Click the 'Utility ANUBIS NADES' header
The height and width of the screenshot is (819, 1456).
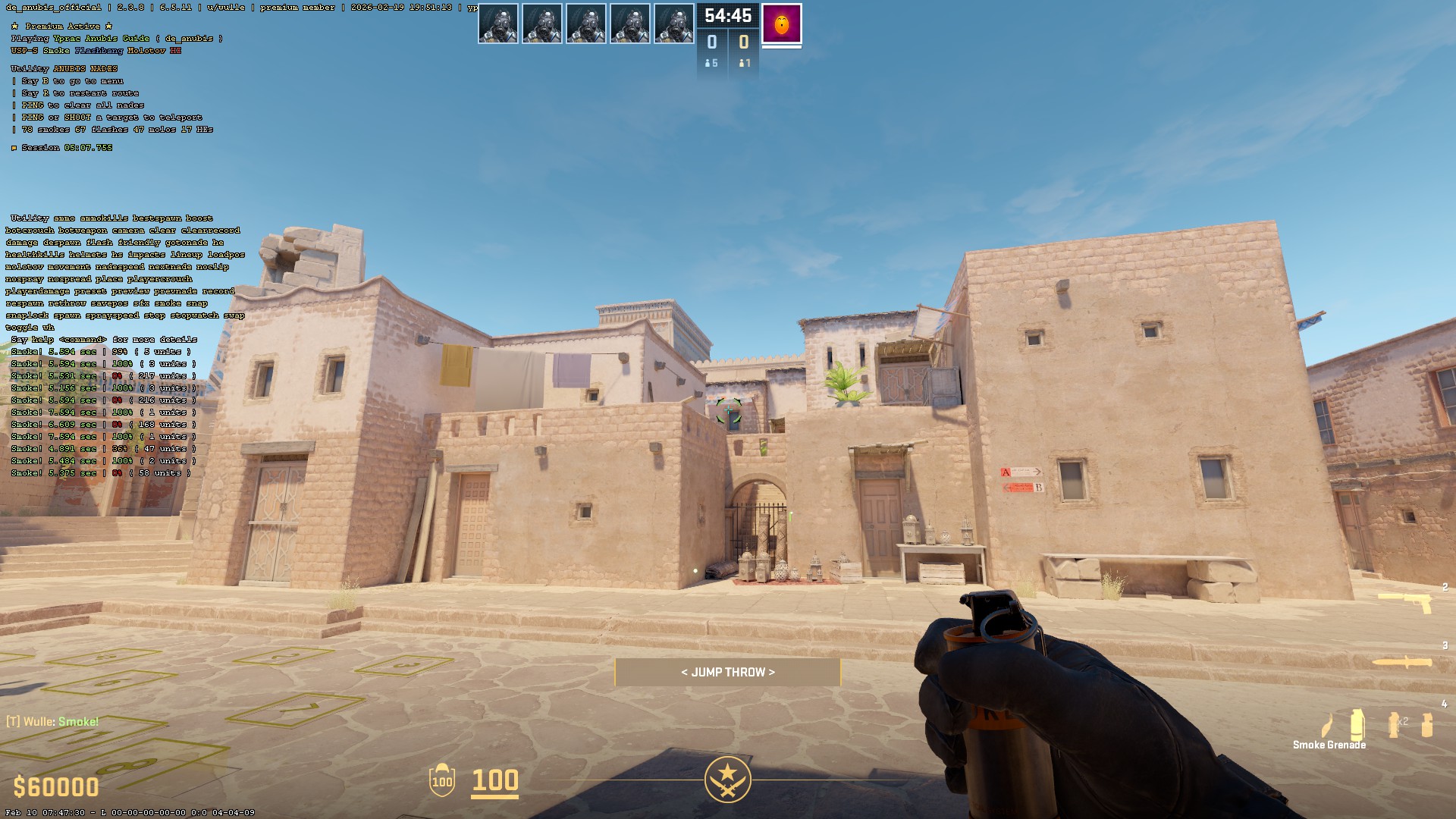point(64,67)
